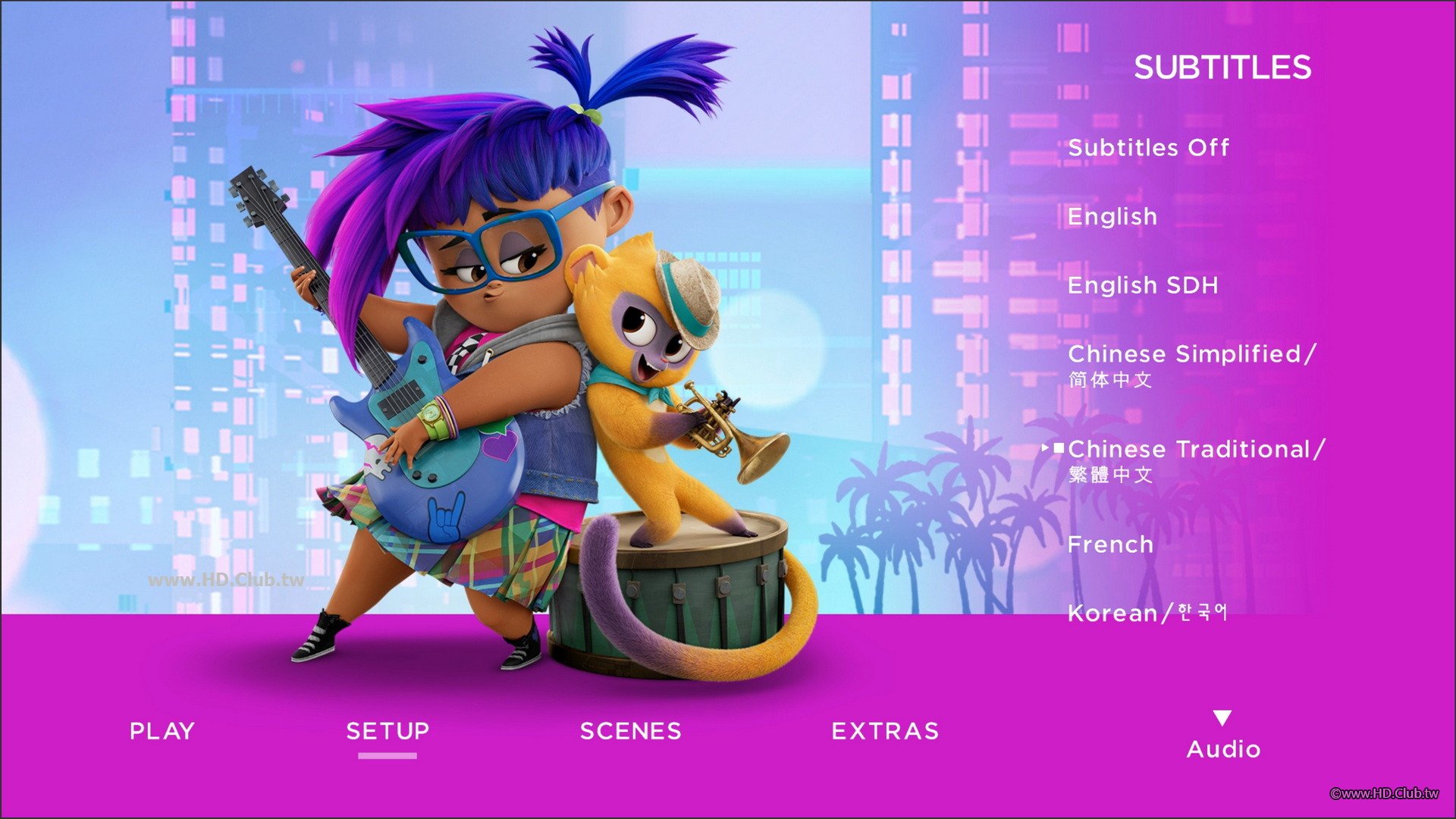Show the EXTRAS menu

pos(885,731)
